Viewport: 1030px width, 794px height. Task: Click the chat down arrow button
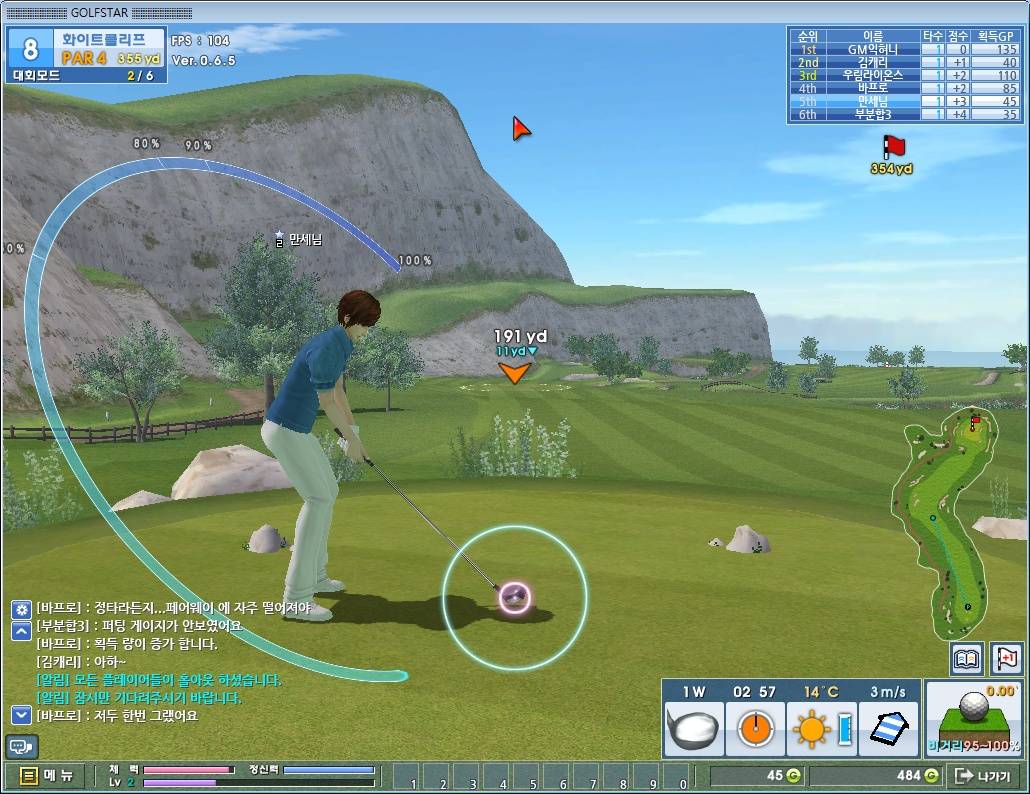(21, 715)
